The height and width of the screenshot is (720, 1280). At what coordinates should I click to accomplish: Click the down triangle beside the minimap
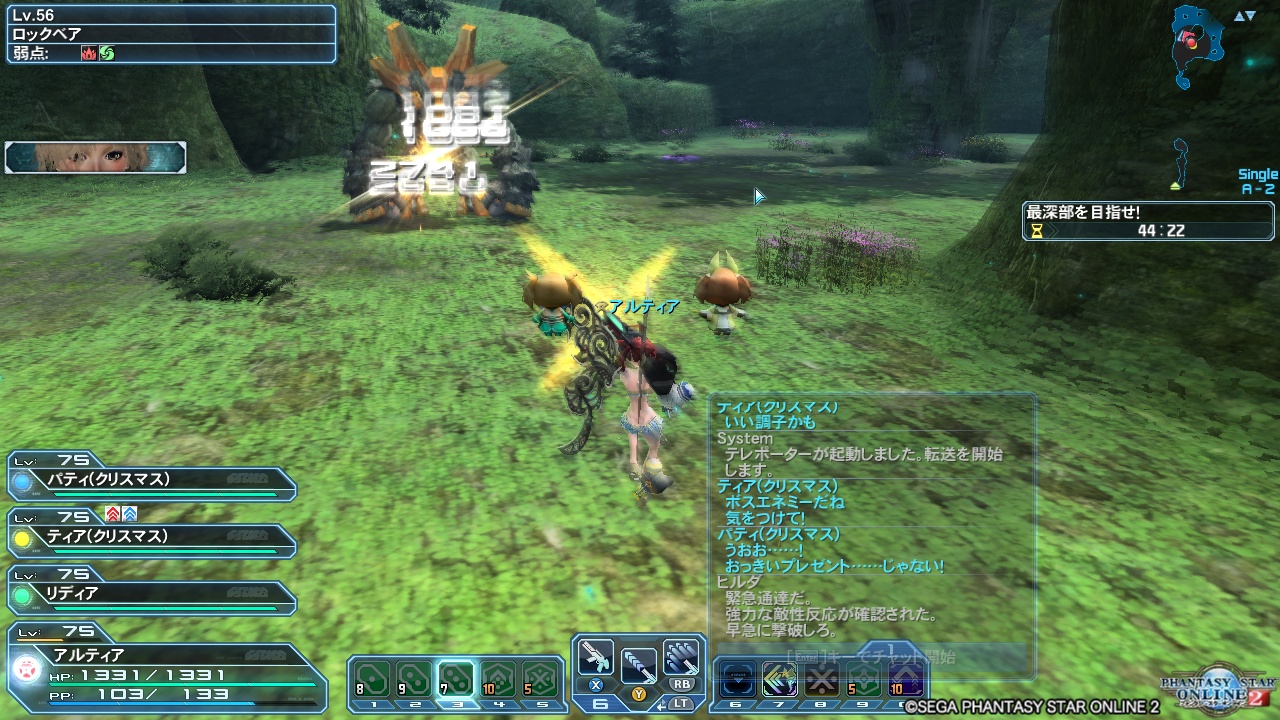1249,16
